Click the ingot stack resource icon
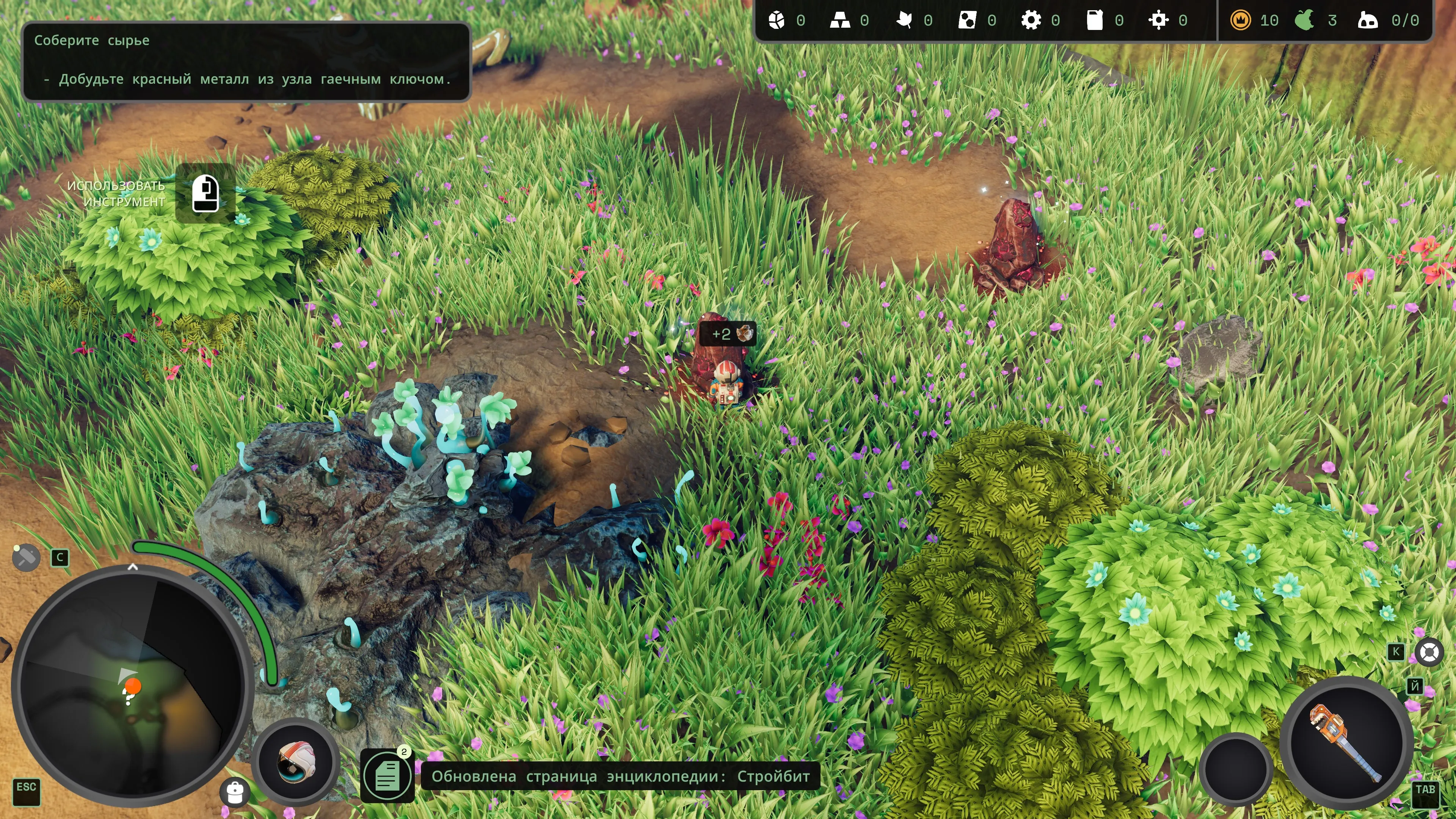 click(x=839, y=21)
